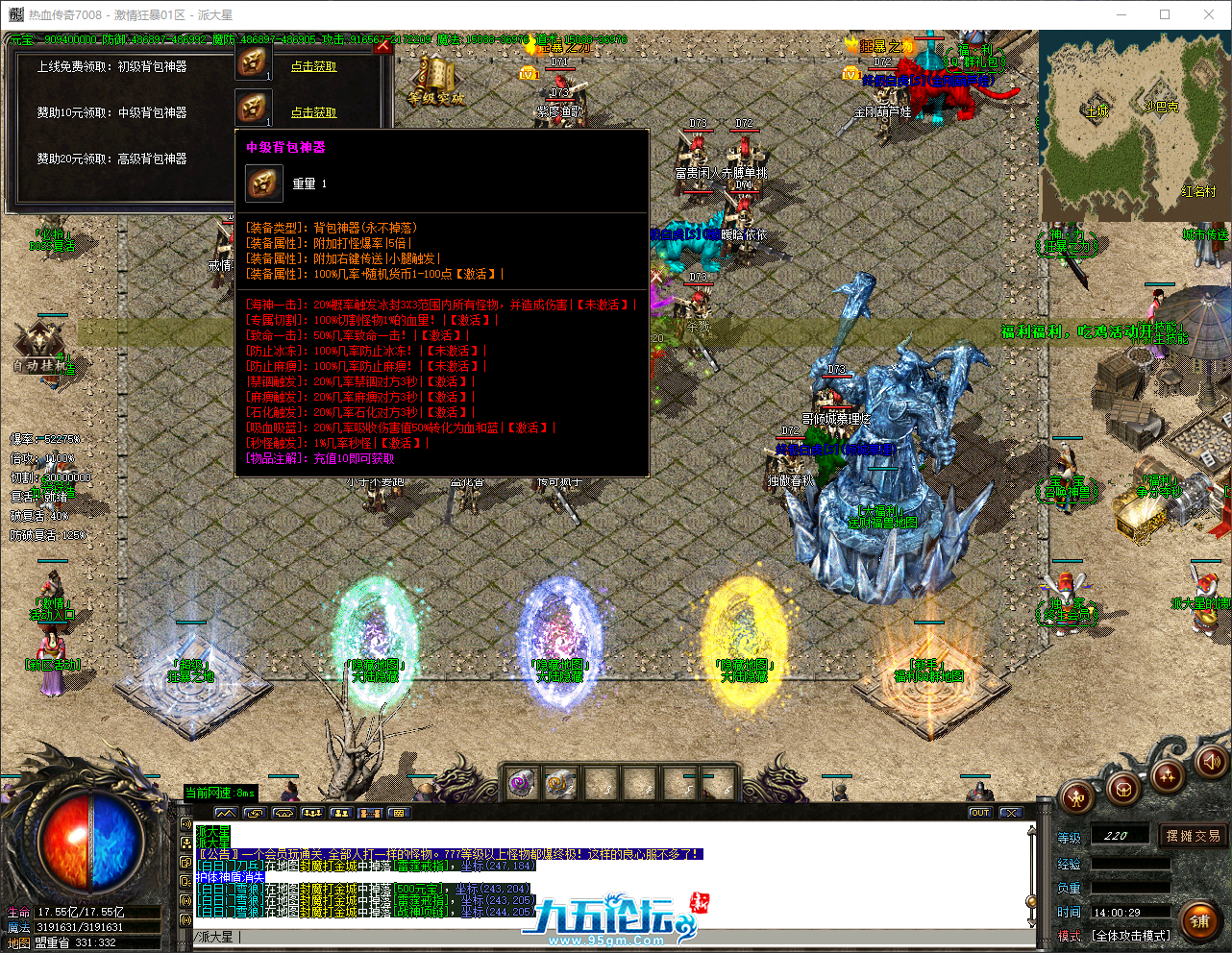1232x953 pixels.
Task: Open stall trading with 摆摊交易 button
Action: pyautogui.click(x=1192, y=834)
